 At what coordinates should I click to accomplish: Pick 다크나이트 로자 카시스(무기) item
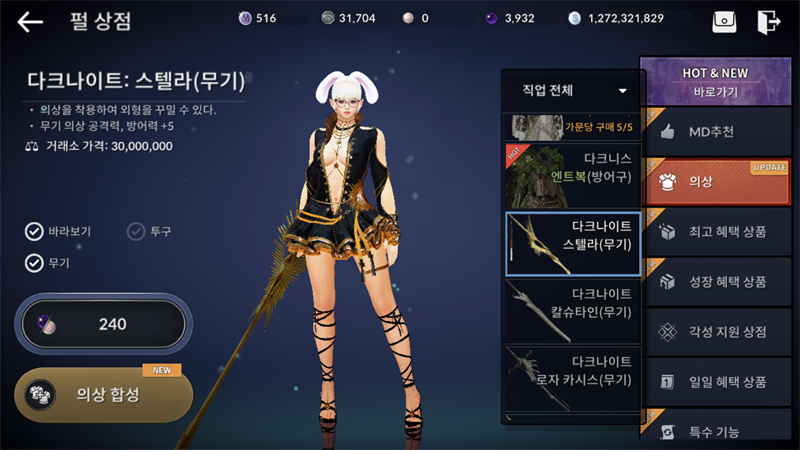pyautogui.click(x=573, y=375)
